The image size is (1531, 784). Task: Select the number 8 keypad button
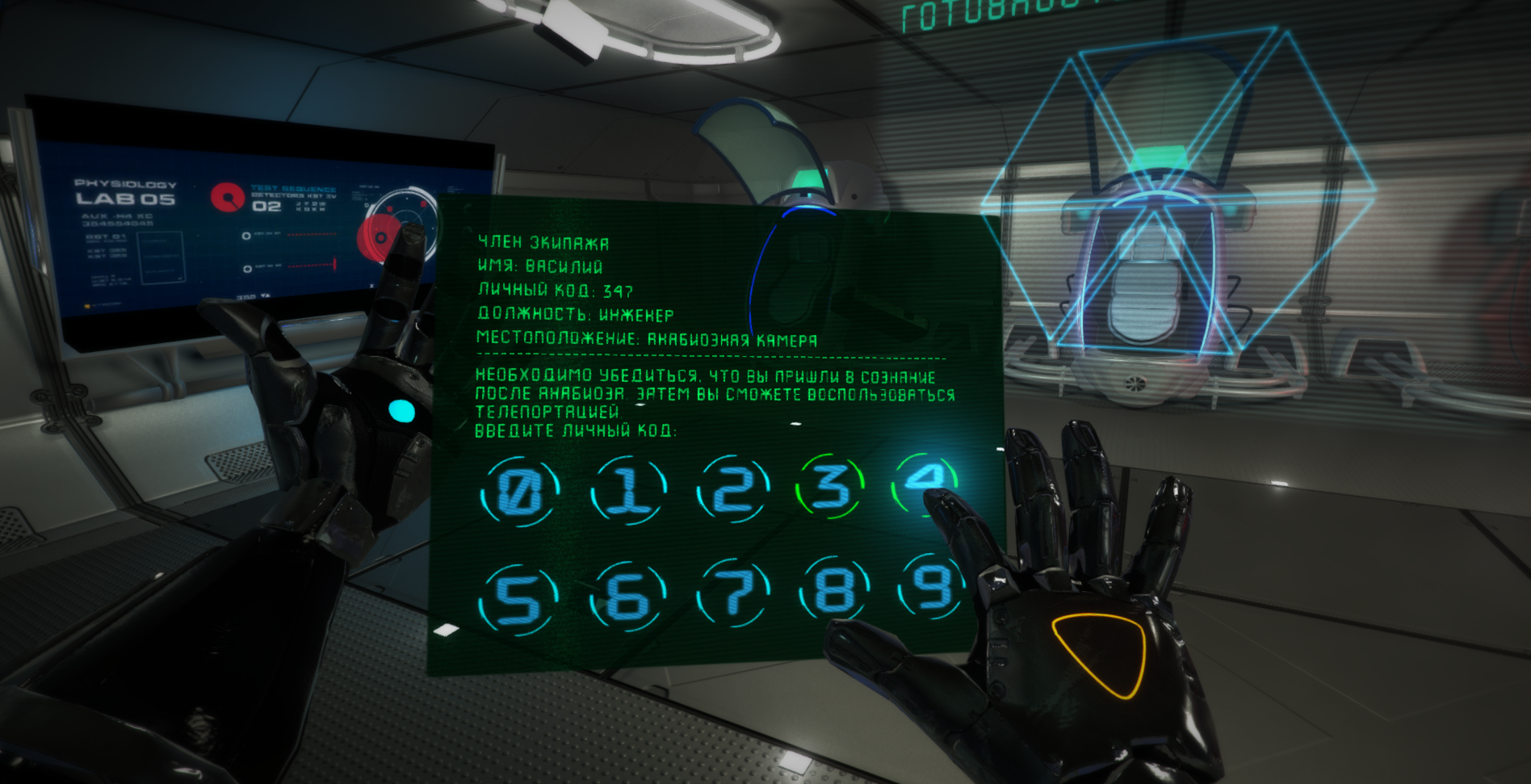(834, 589)
